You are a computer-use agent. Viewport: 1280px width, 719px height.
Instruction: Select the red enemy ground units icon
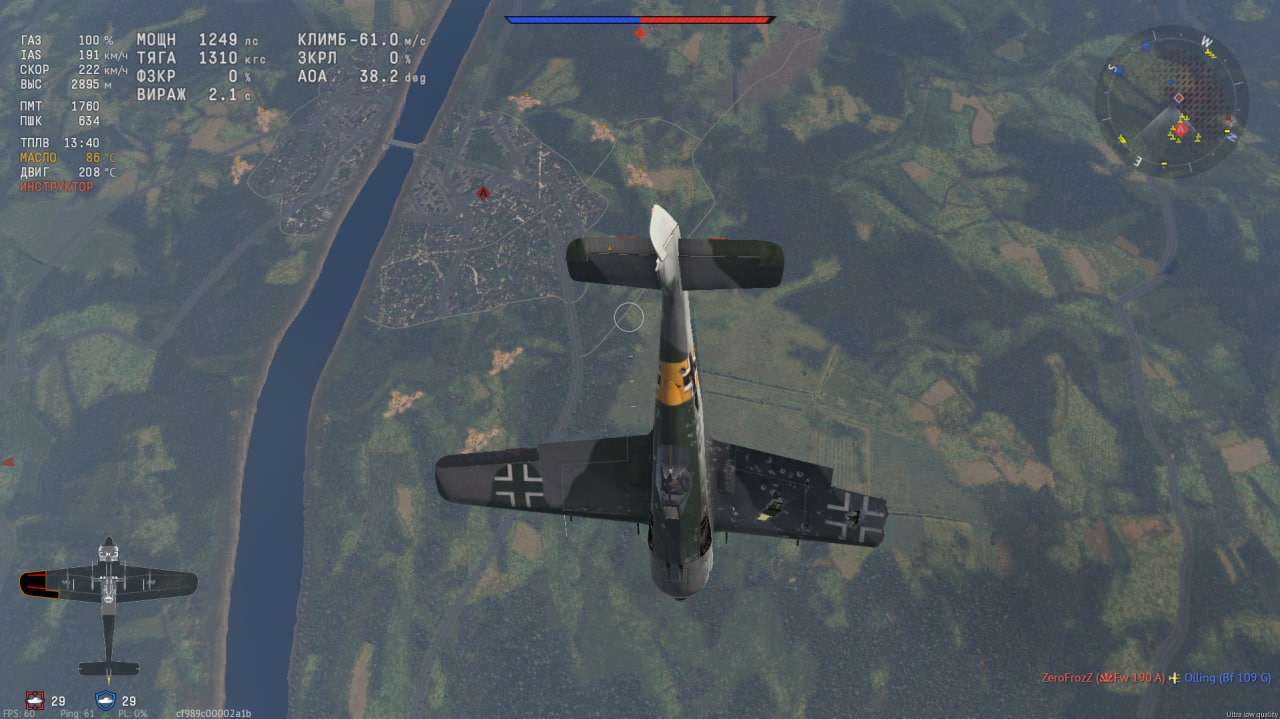click(36, 700)
